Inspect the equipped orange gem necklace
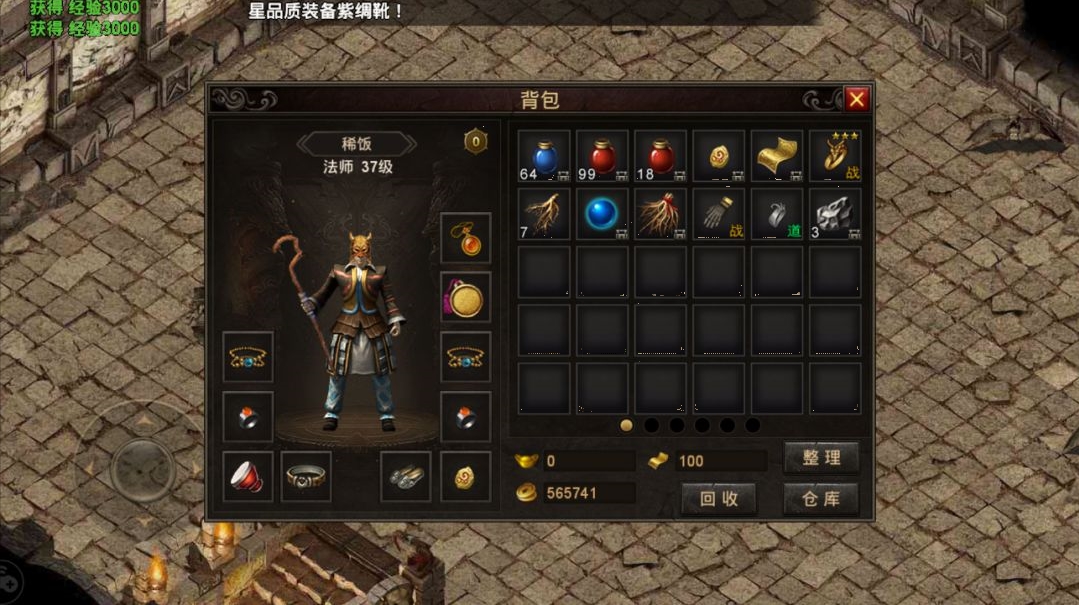Viewport: 1079px width, 605px height. coord(466,238)
